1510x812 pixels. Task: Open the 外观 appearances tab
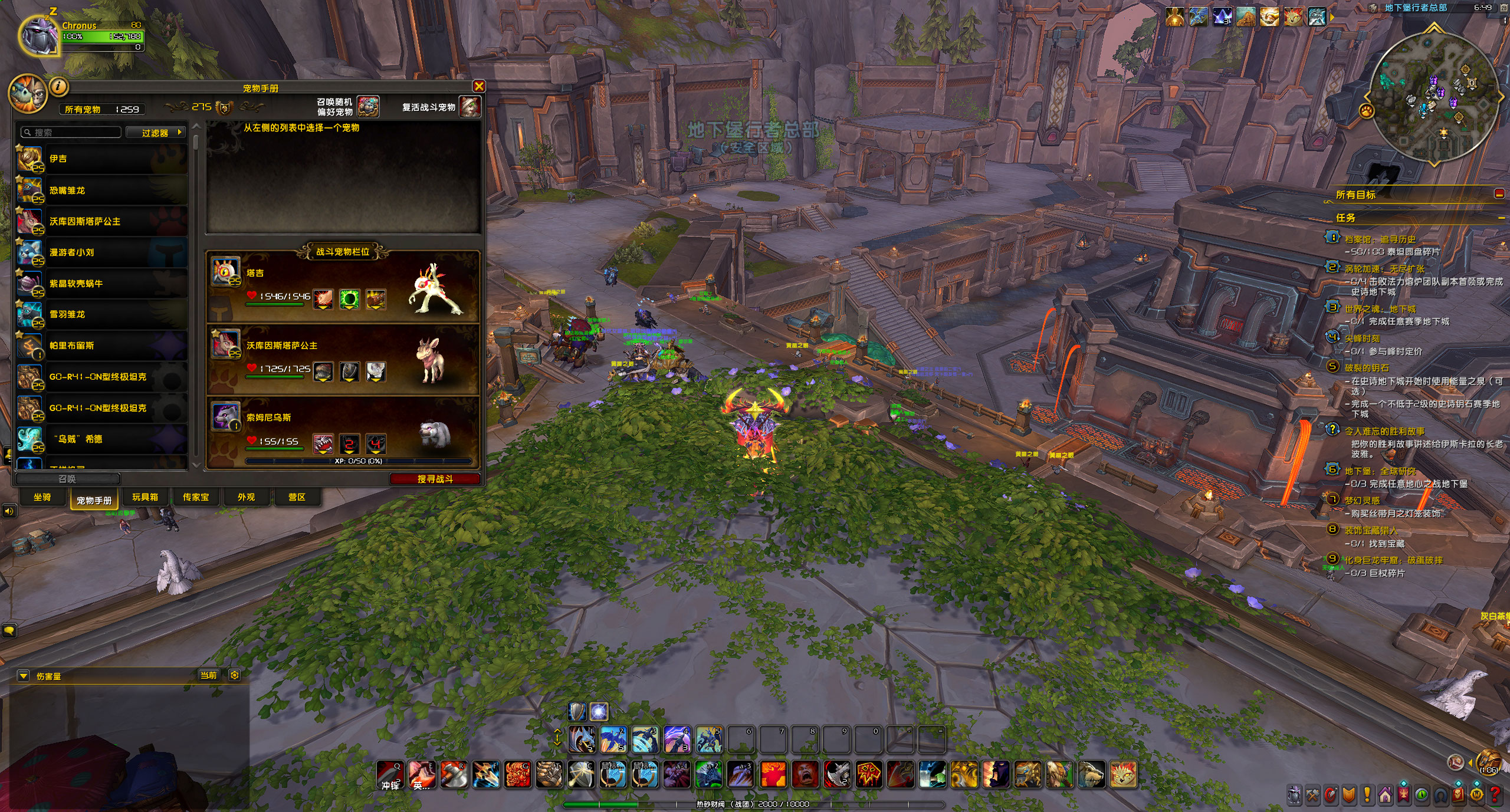pyautogui.click(x=246, y=497)
